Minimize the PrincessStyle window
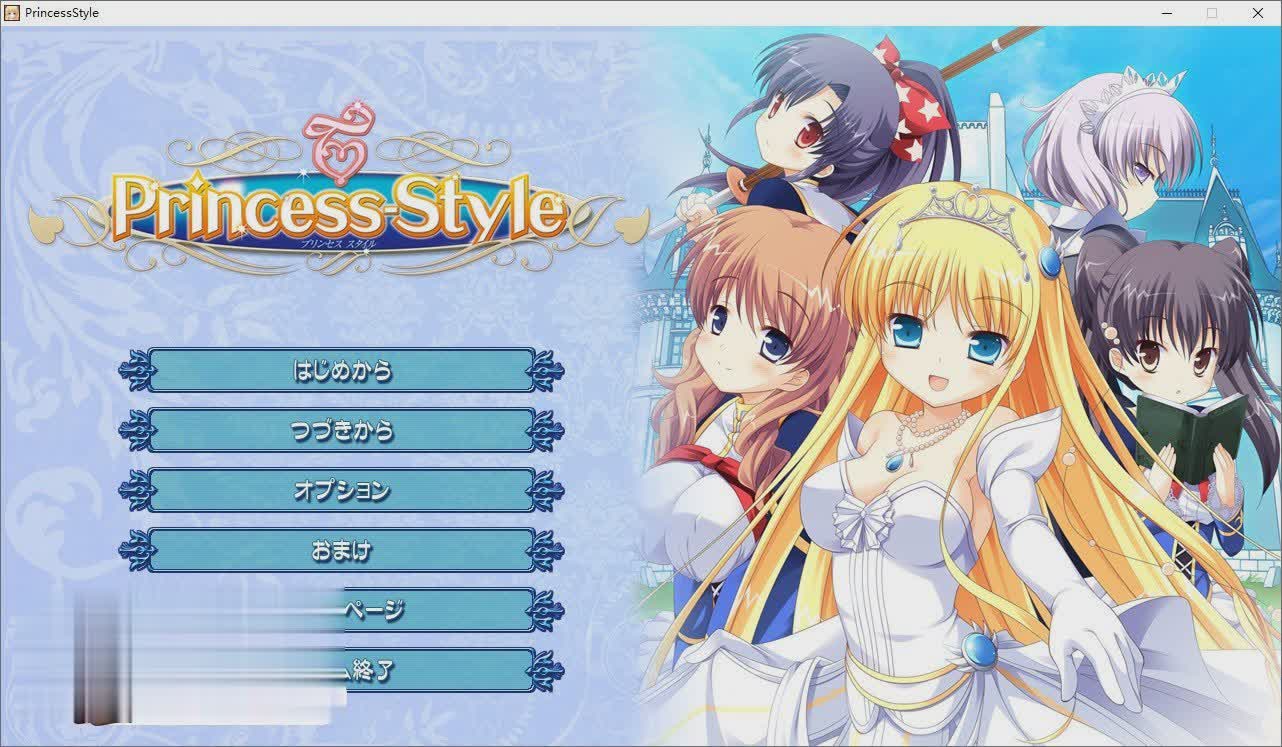The width and height of the screenshot is (1282, 747). [1166, 13]
